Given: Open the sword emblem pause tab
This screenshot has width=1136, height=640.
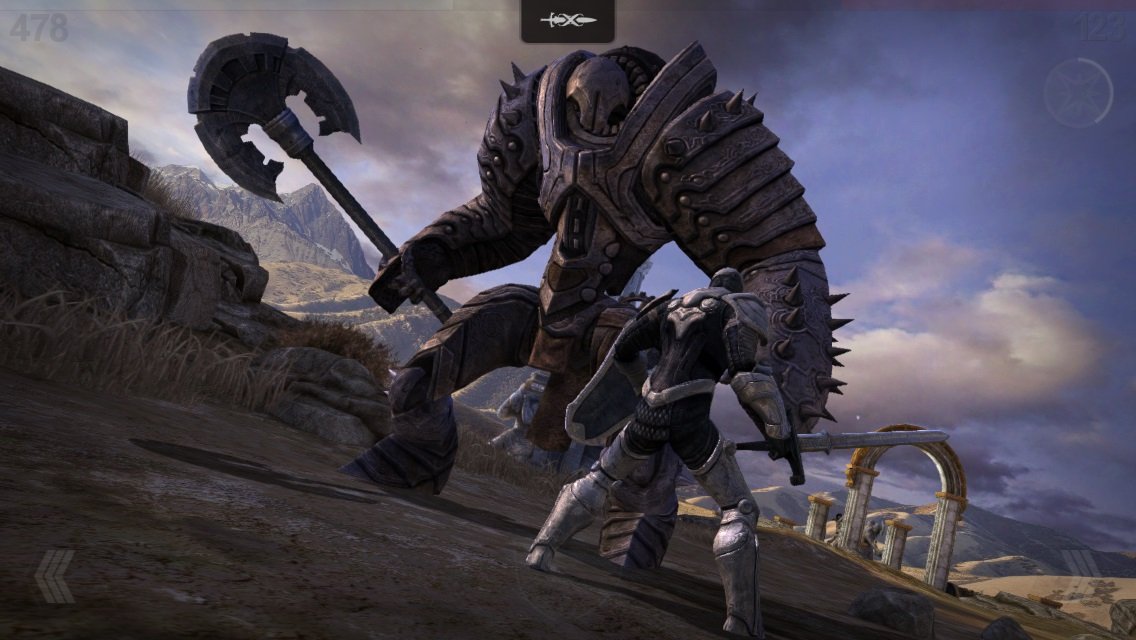Looking at the screenshot, I should click(x=567, y=20).
